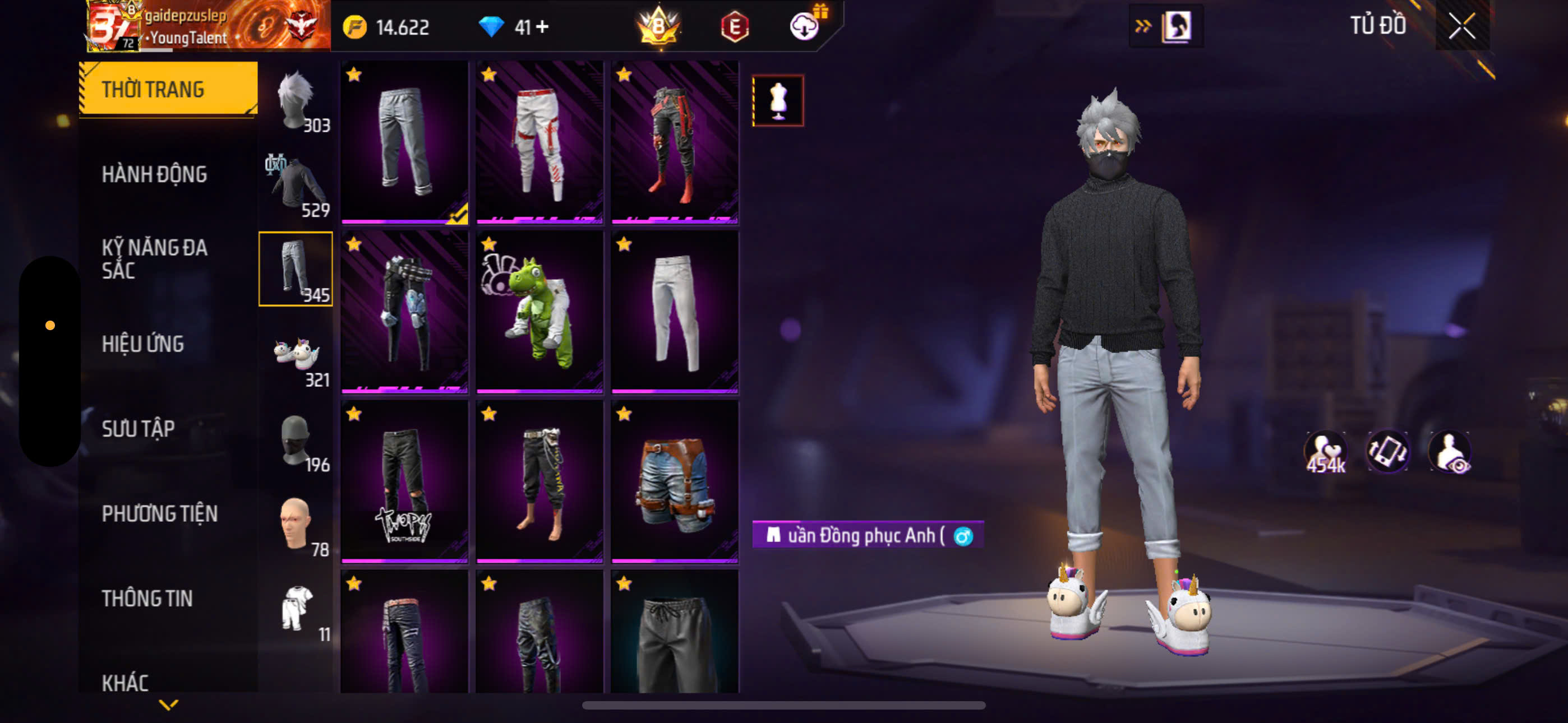Choose the ripped black TWOPS pants

point(404,481)
